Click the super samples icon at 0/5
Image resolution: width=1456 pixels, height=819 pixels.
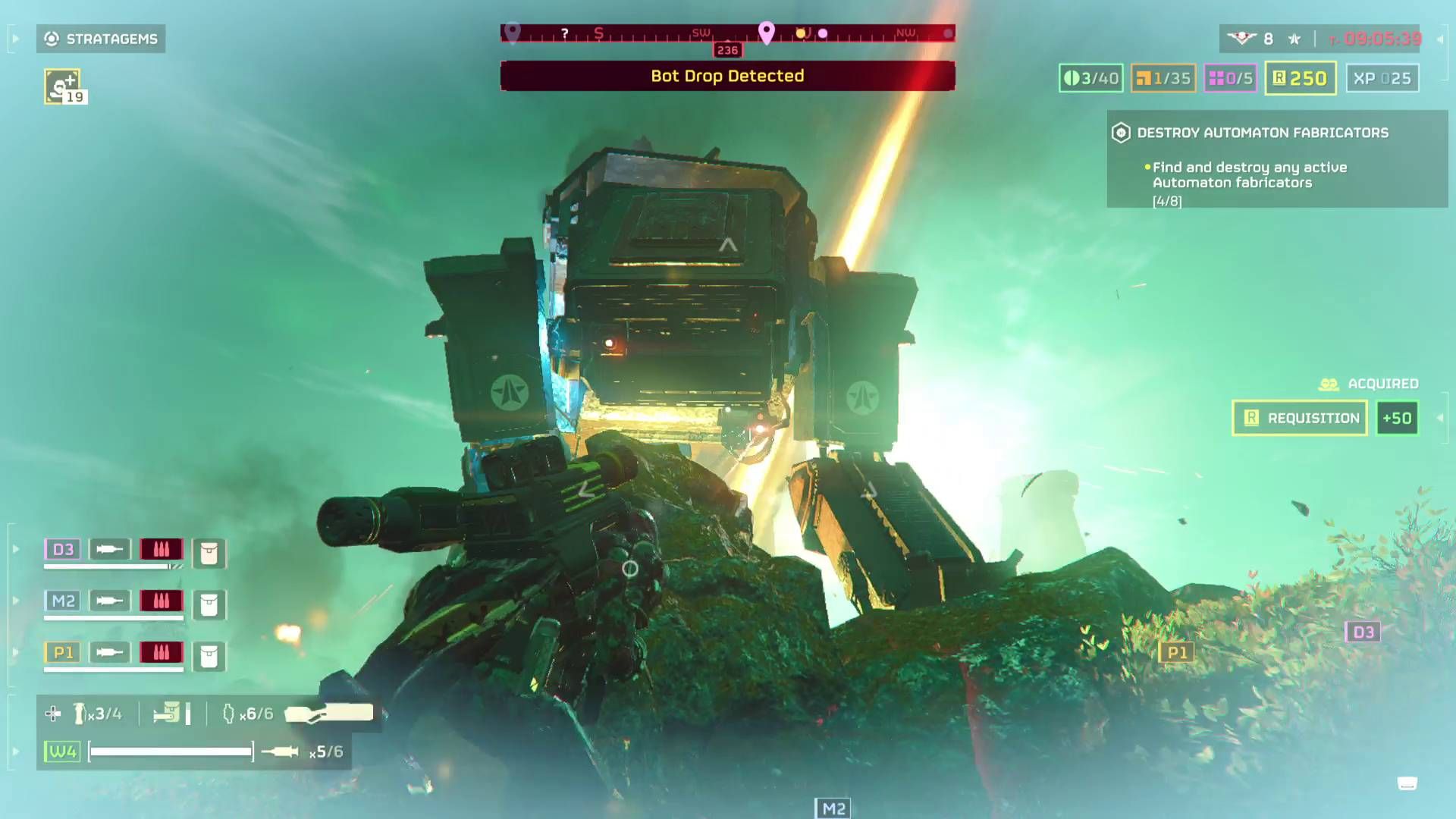pos(1231,78)
